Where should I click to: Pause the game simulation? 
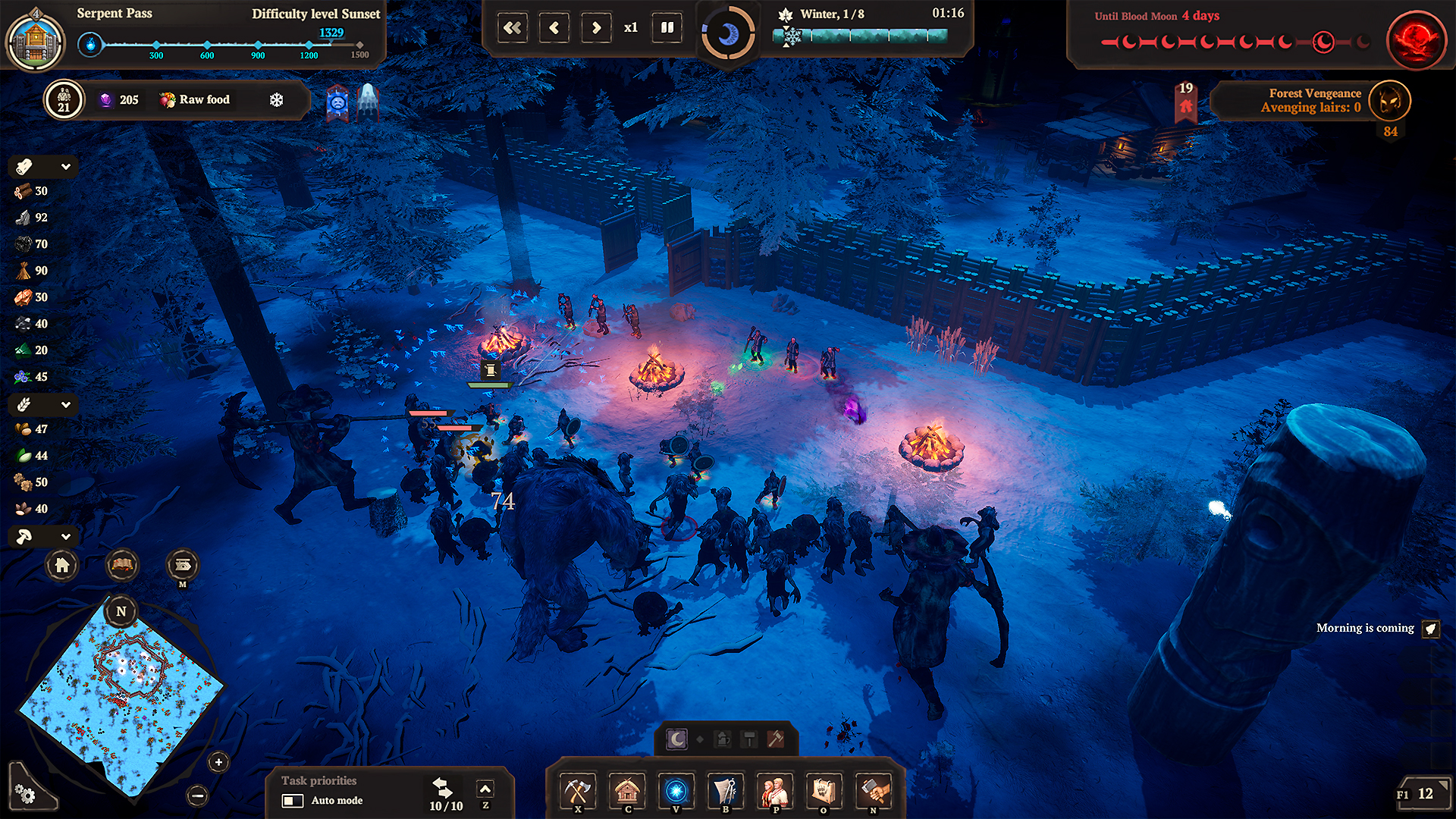coord(666,27)
